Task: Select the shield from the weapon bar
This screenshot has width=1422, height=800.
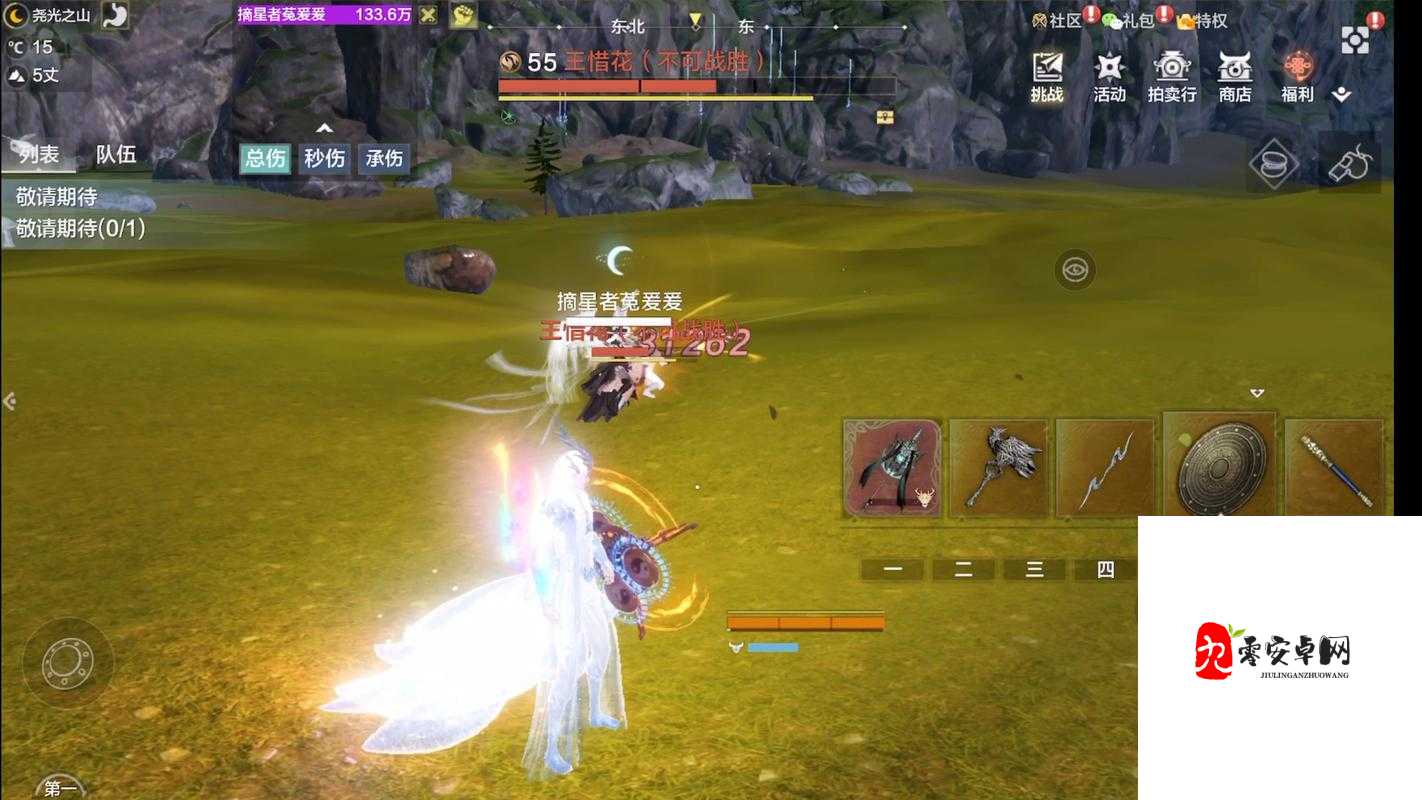Action: point(1218,465)
